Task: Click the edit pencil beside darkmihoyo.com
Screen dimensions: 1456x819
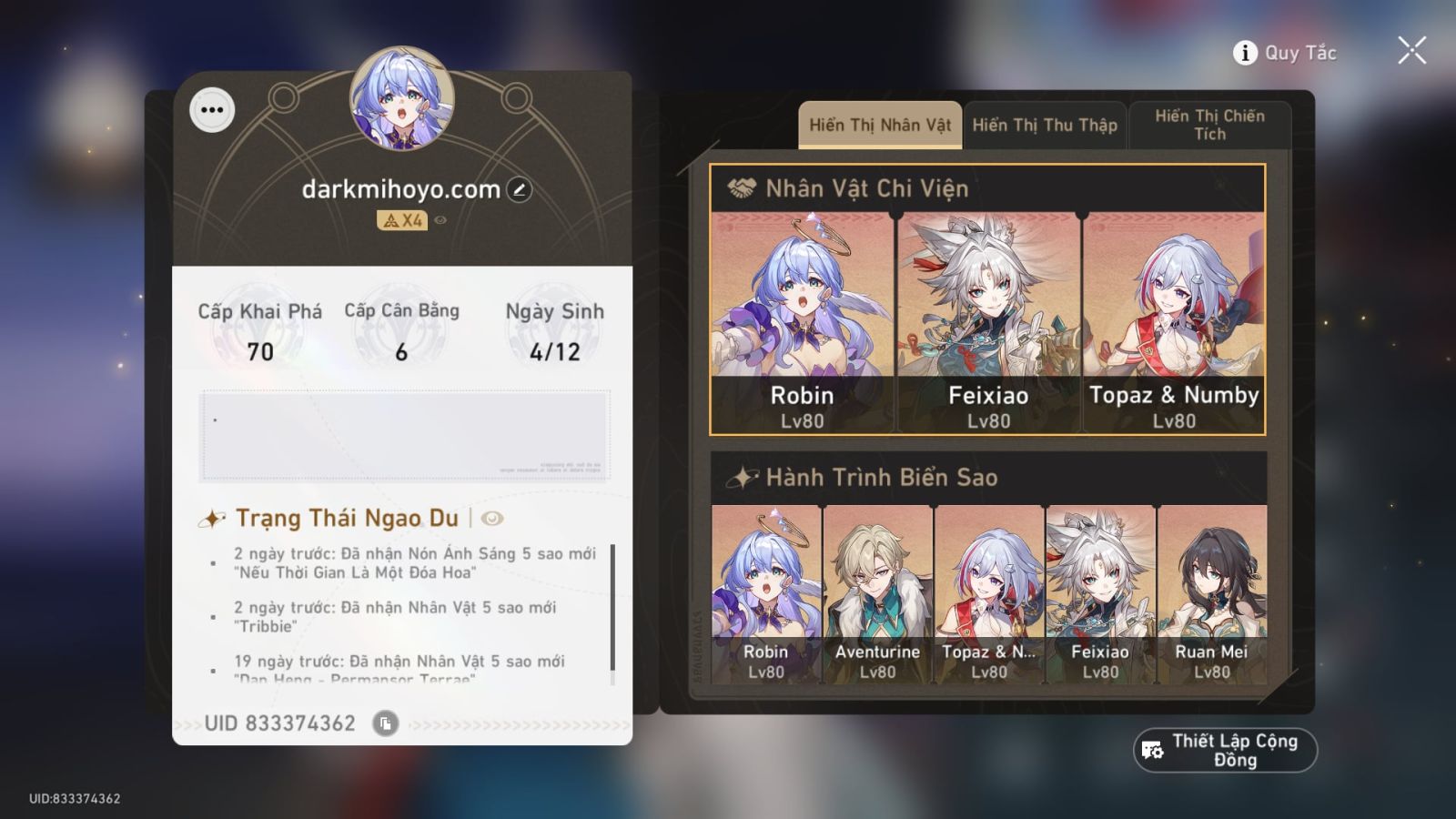Action: 518,189
